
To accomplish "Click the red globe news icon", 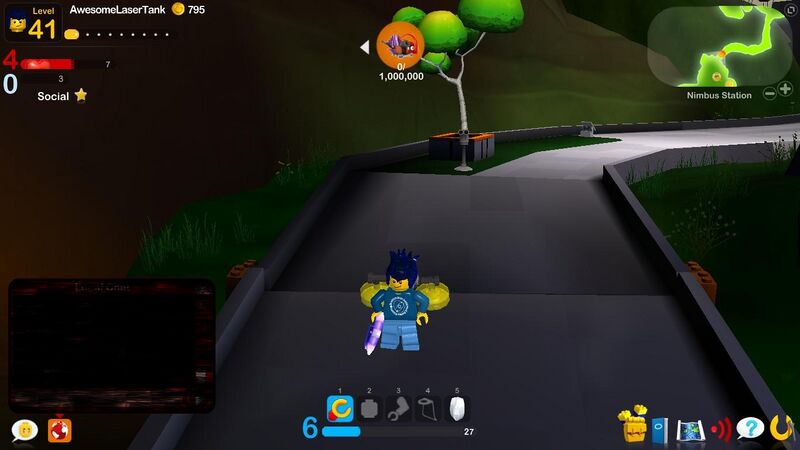I will click(60, 429).
